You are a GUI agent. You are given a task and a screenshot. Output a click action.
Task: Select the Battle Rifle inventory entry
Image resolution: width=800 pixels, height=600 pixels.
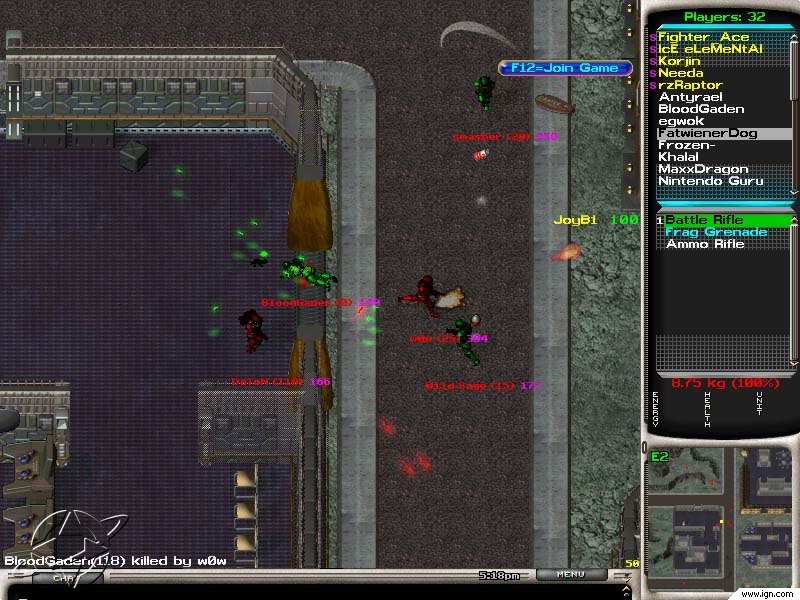[x=705, y=220]
